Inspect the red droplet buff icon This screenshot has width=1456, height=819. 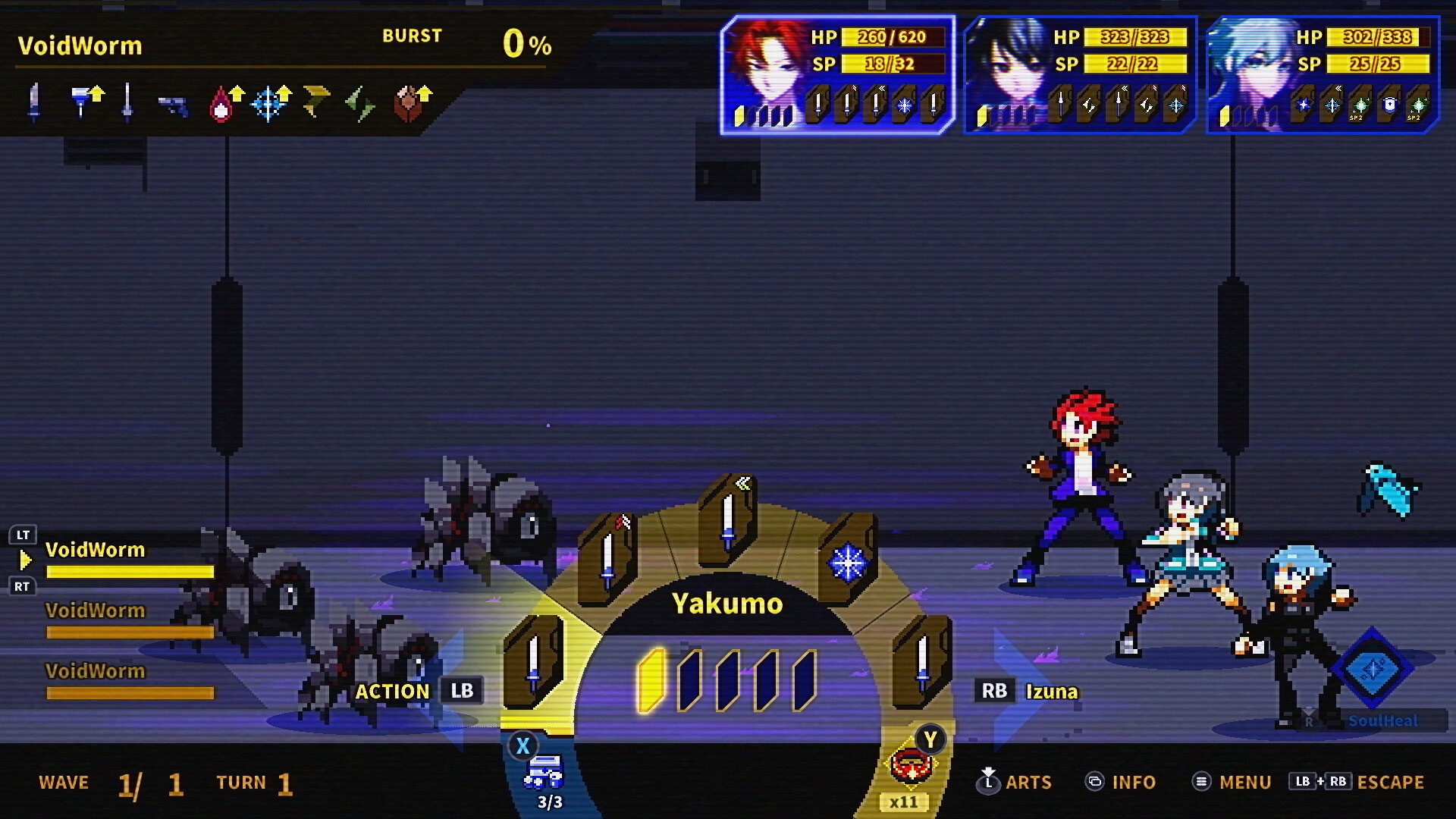pyautogui.click(x=221, y=105)
